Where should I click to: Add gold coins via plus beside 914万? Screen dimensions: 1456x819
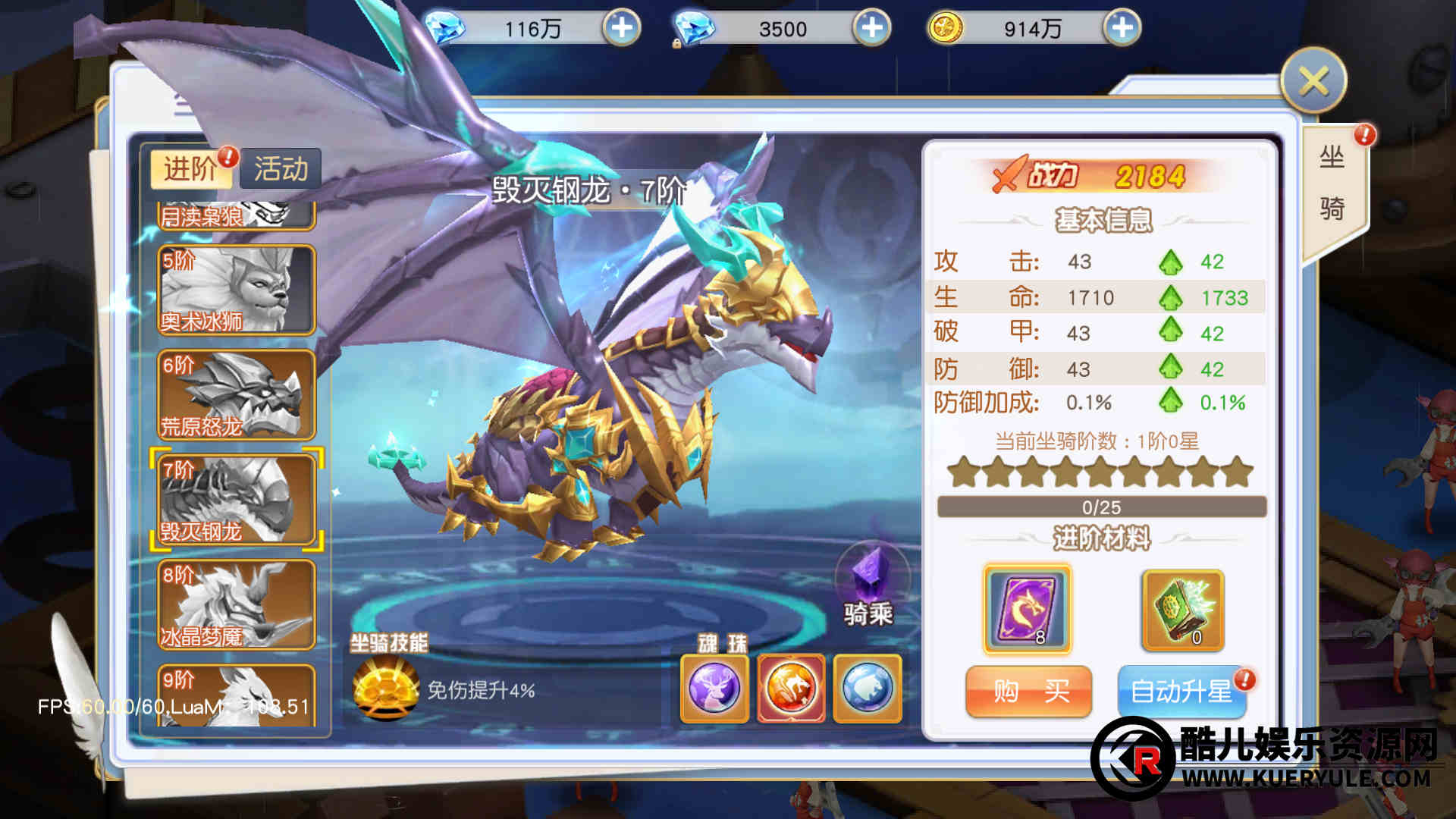coord(1122,29)
